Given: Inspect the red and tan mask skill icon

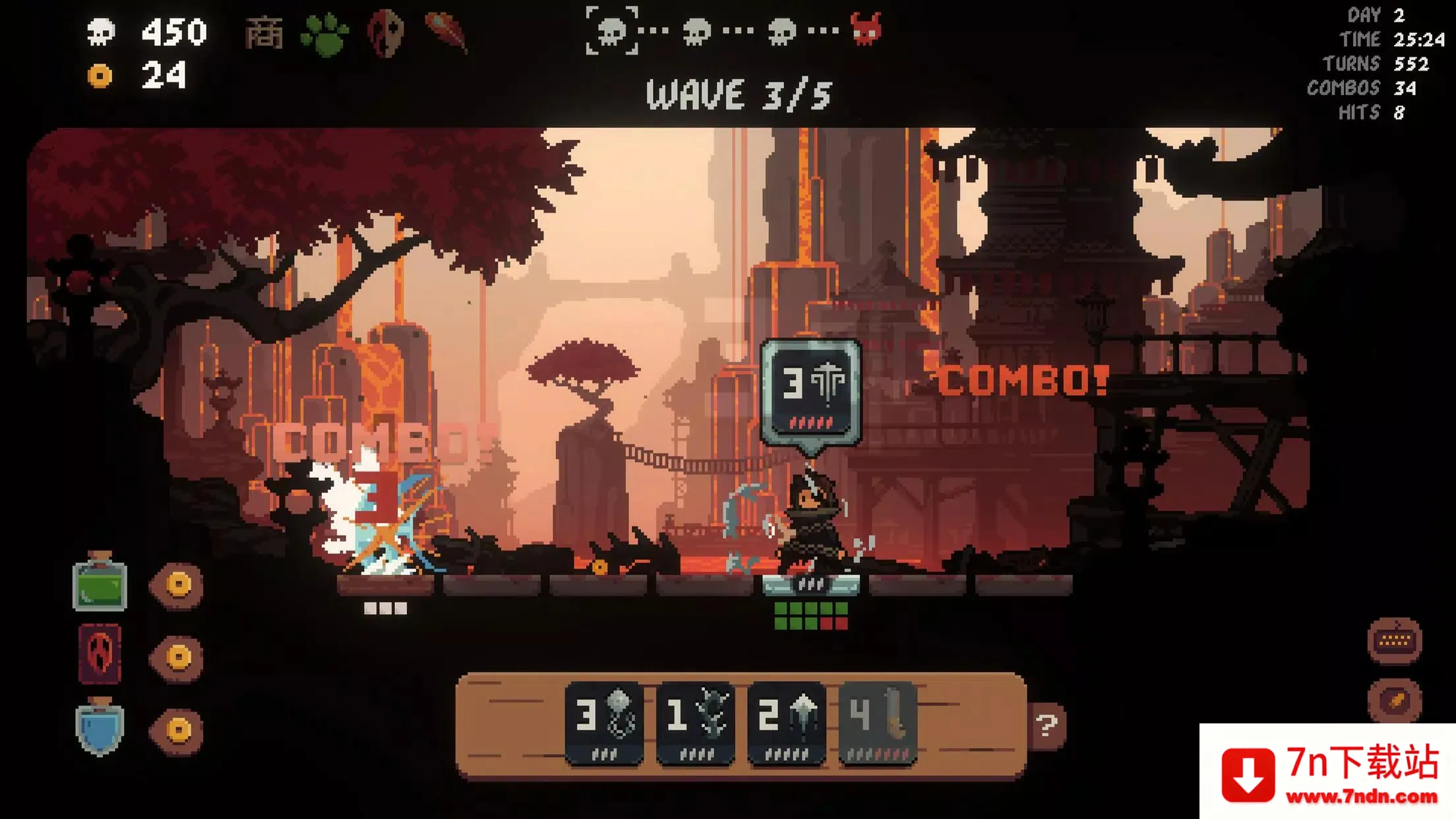Looking at the screenshot, I should coord(386,33).
